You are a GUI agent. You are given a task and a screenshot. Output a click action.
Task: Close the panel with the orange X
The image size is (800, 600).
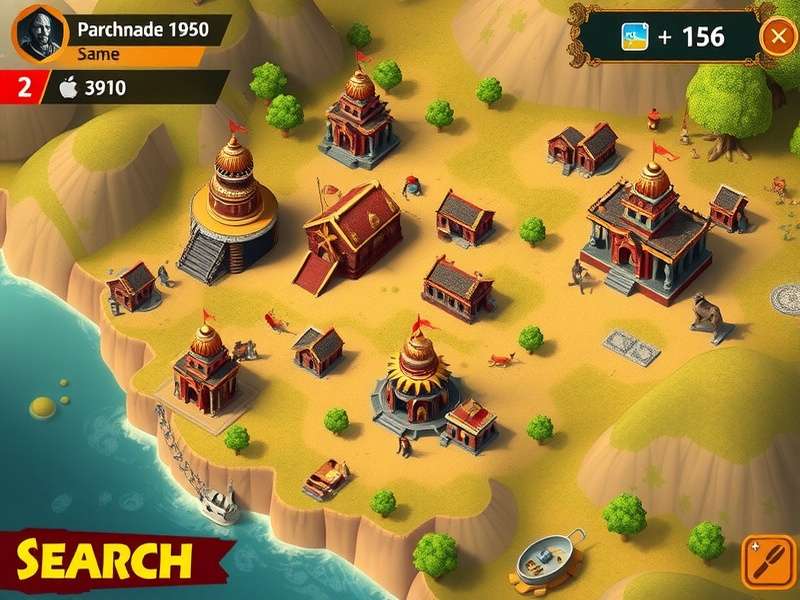pyautogui.click(x=777, y=37)
